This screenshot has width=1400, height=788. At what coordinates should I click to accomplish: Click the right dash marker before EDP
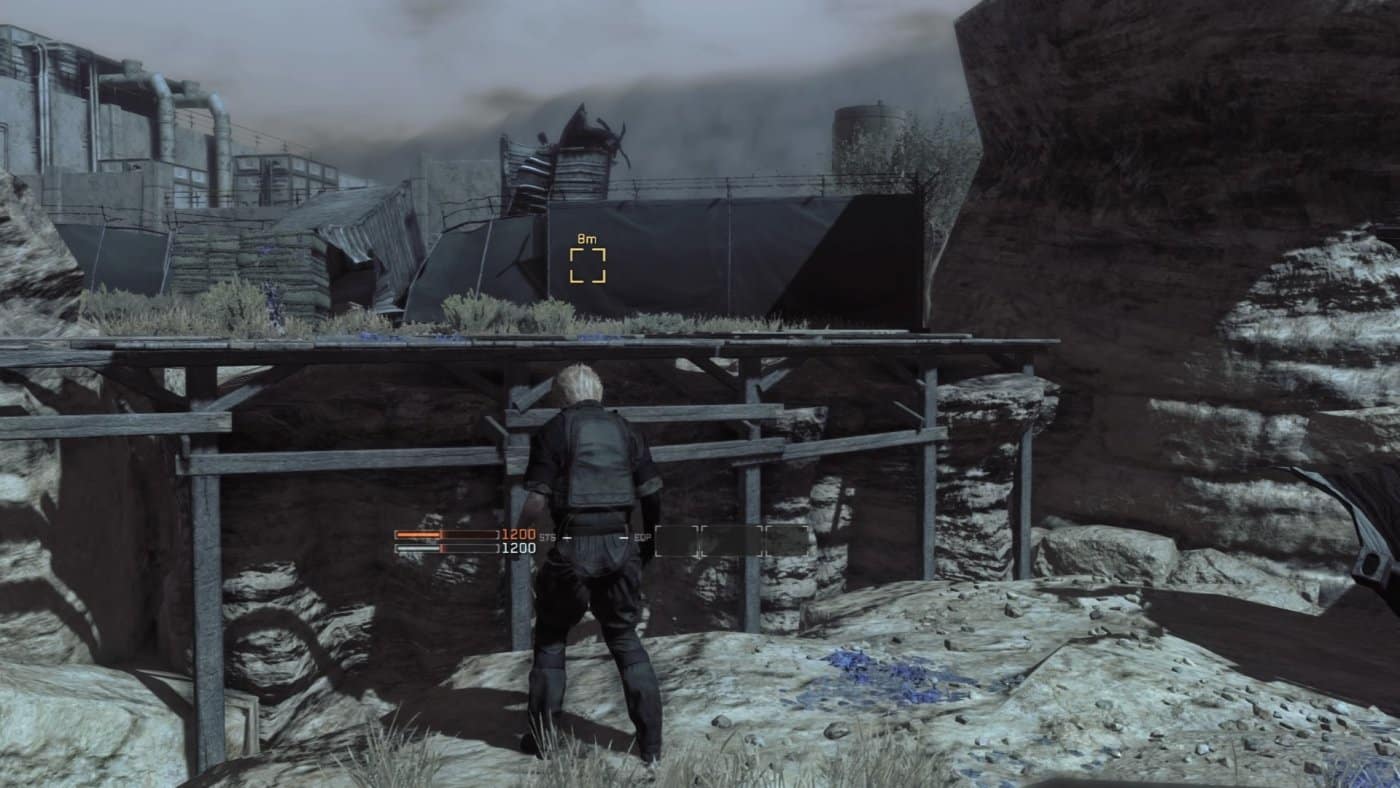coord(622,537)
